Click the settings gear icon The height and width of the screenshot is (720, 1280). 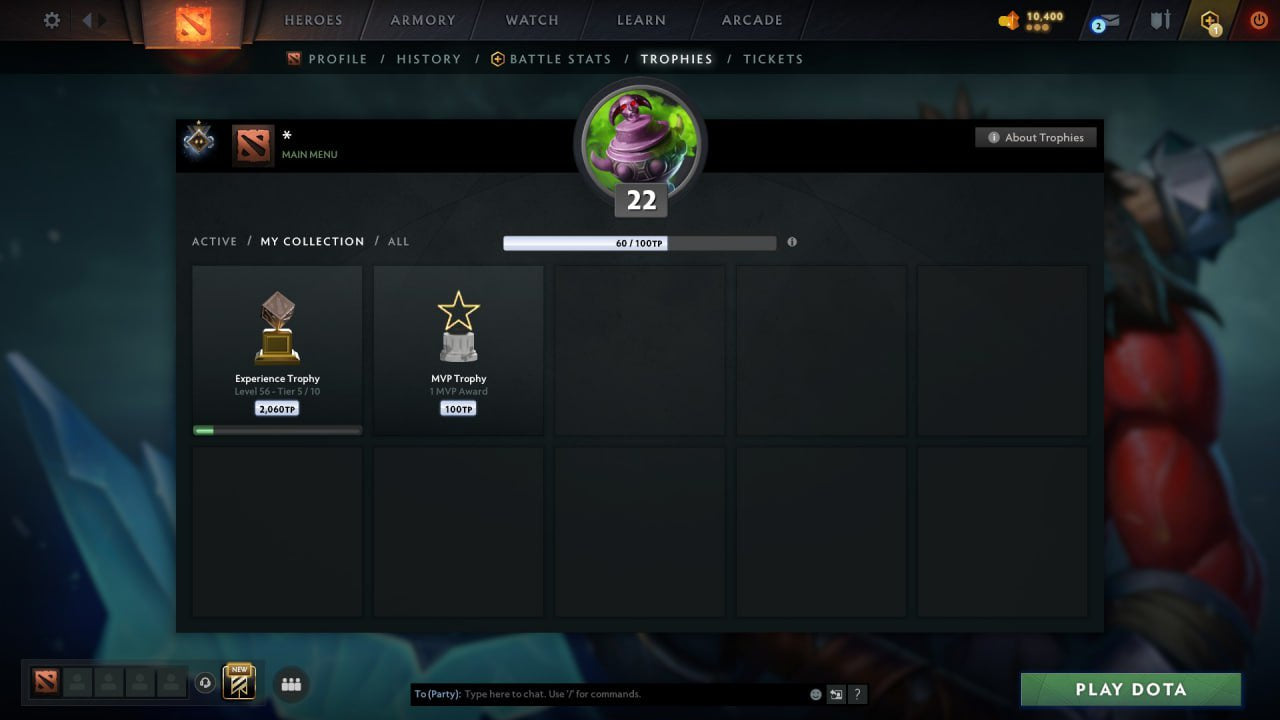coord(51,20)
